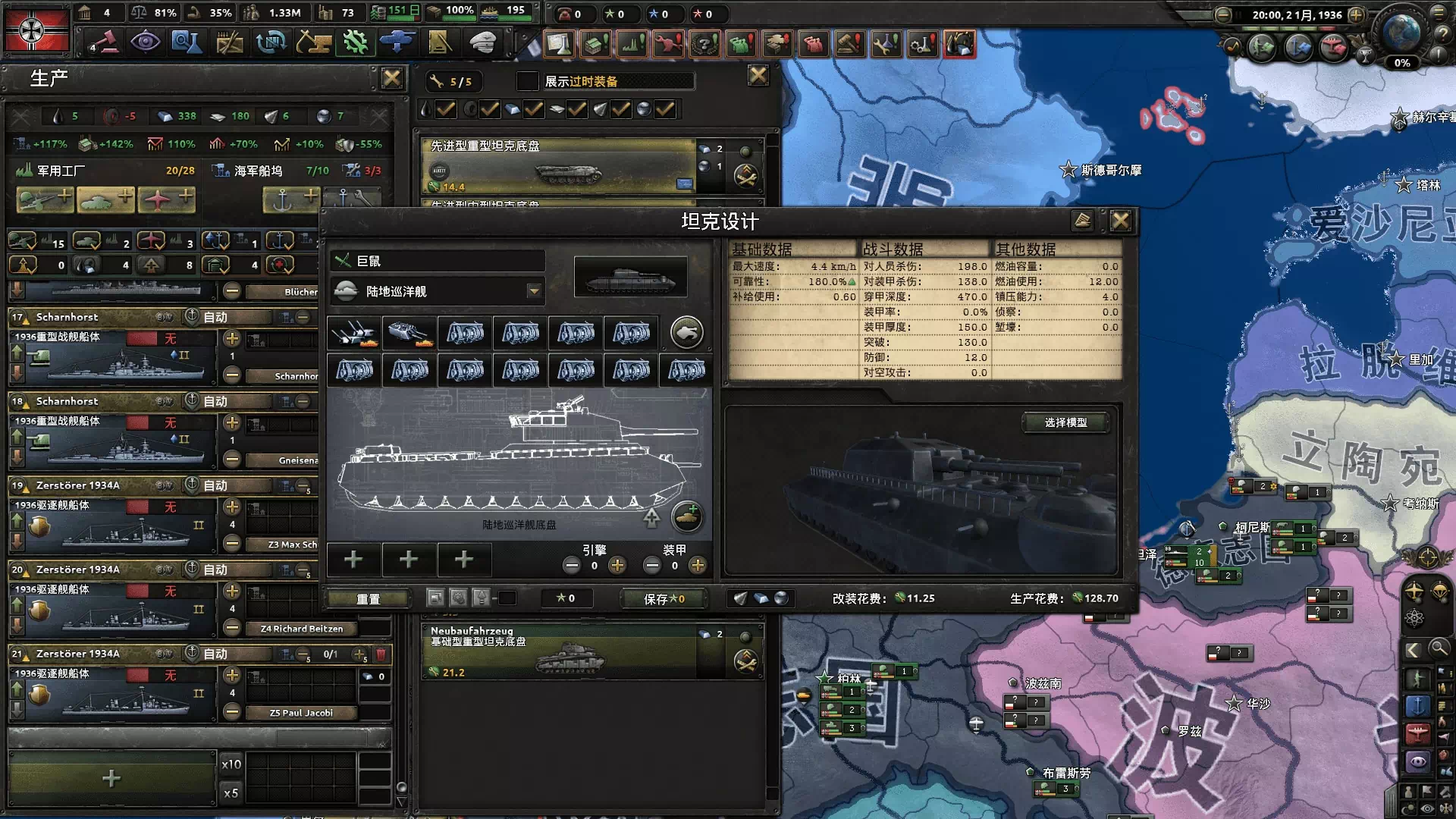Add a new production line
The height and width of the screenshot is (819, 1456).
click(x=111, y=778)
